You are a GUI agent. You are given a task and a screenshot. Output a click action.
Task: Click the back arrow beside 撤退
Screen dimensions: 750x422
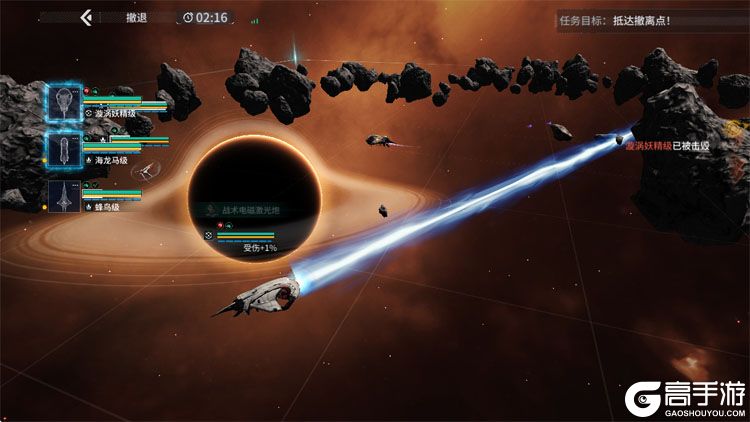[x=87, y=17]
